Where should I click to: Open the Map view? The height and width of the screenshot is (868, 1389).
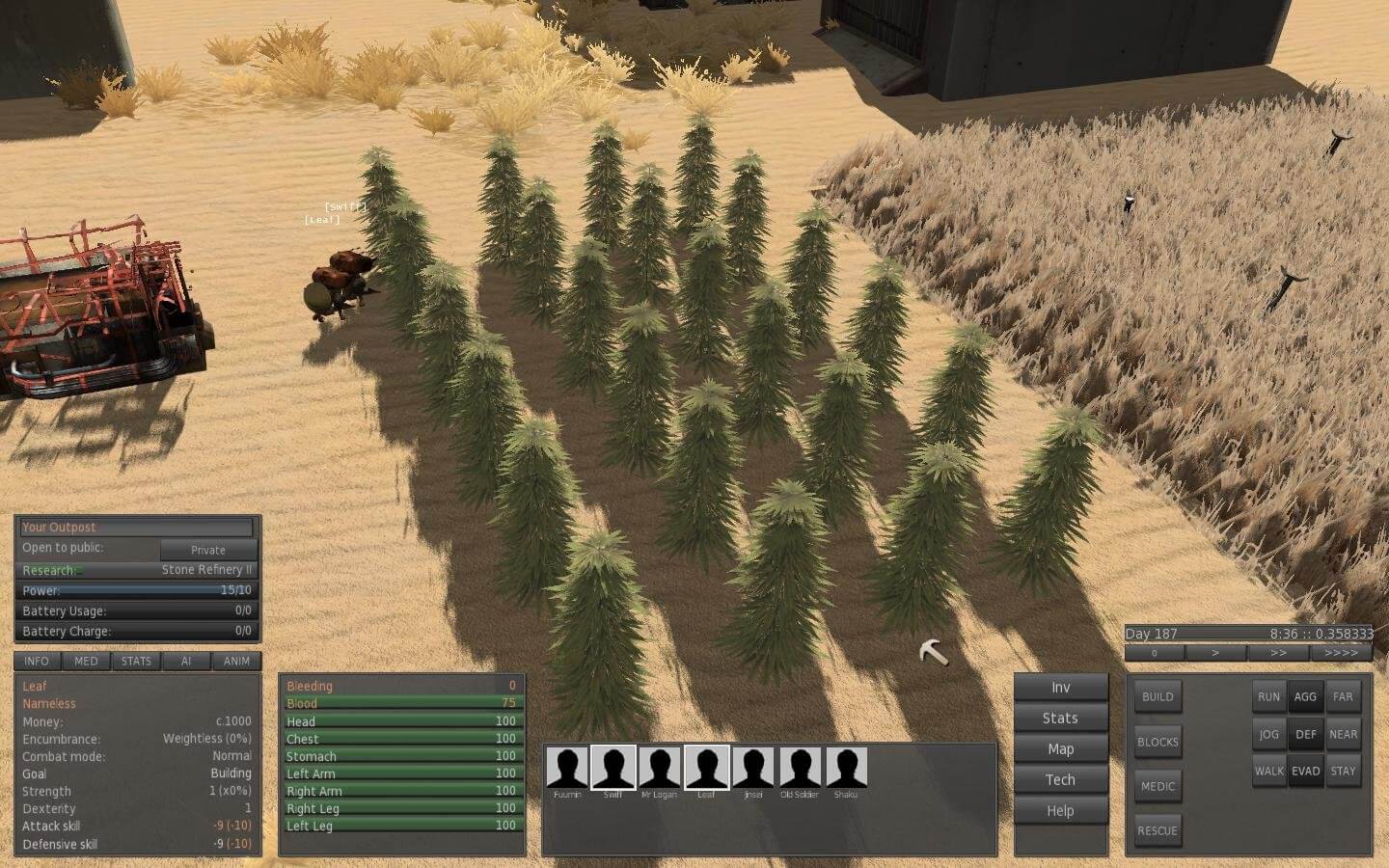pyautogui.click(x=1060, y=748)
